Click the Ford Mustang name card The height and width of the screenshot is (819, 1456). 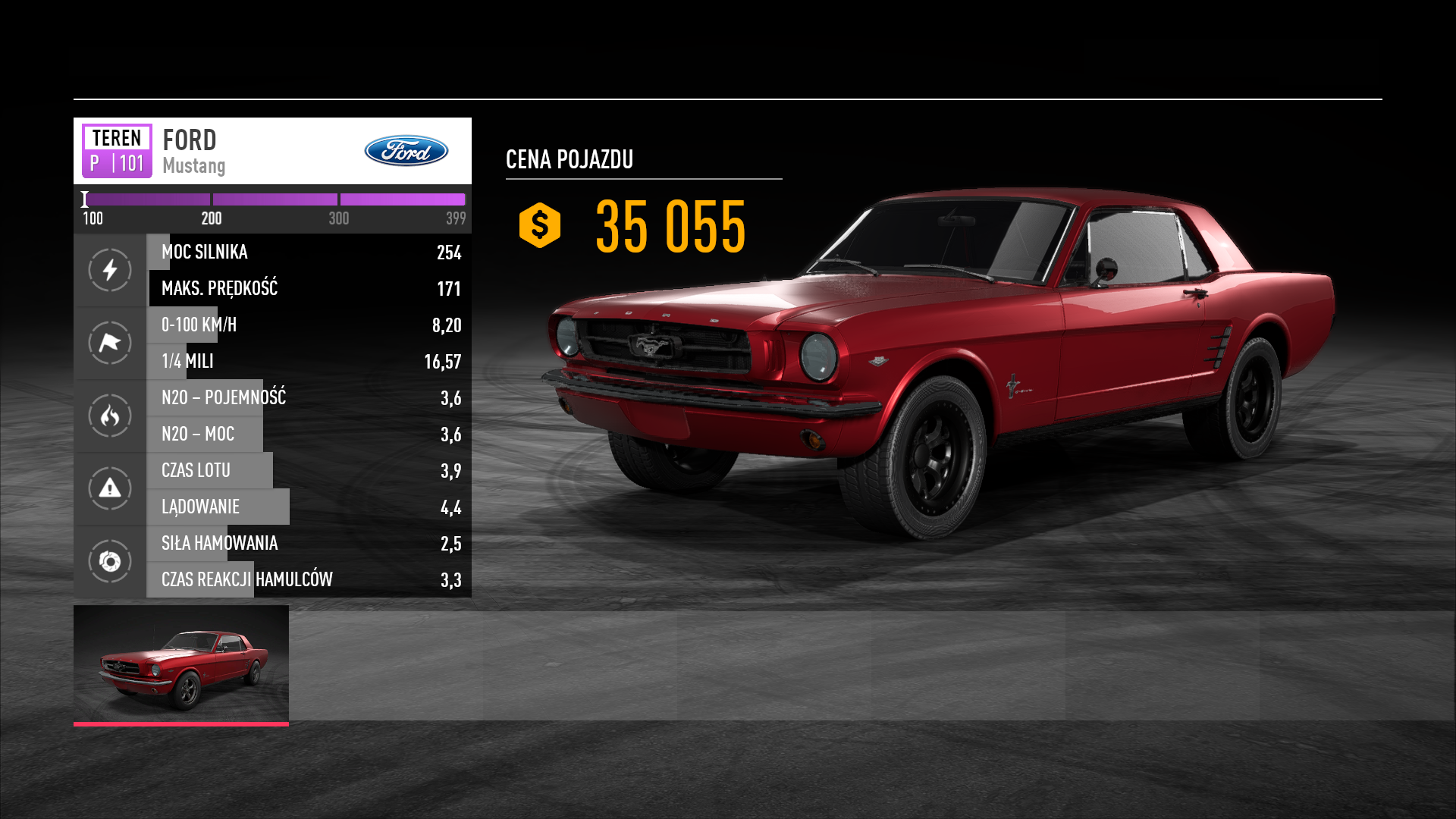coord(272,151)
